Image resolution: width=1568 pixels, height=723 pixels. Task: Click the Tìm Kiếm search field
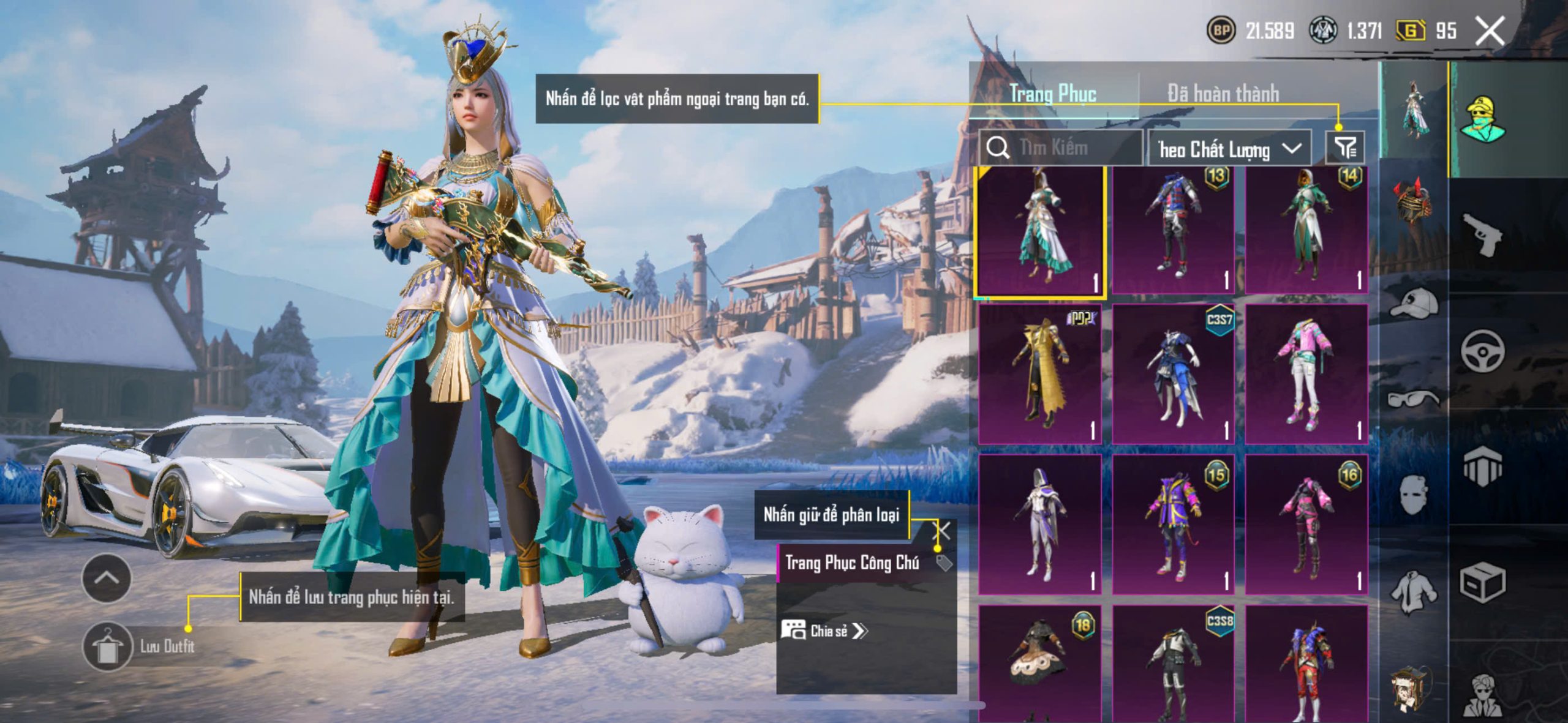point(1066,148)
